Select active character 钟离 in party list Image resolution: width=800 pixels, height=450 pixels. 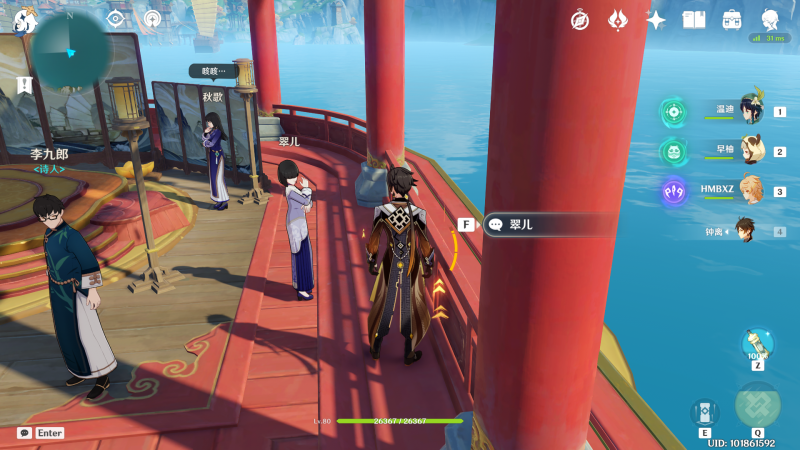coord(744,231)
